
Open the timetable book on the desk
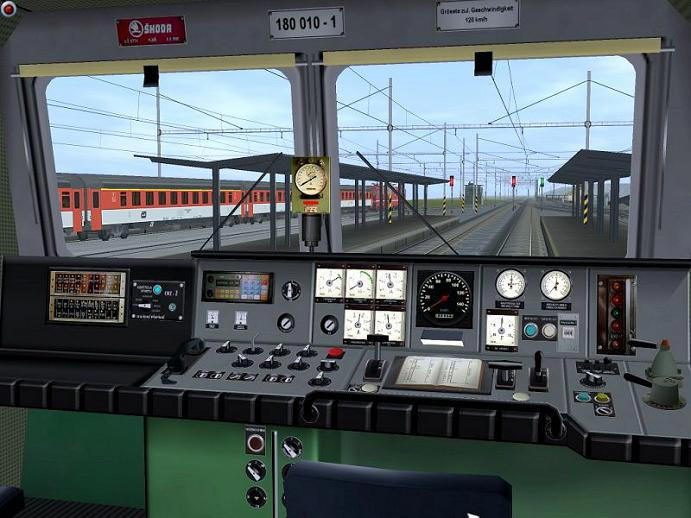point(437,372)
